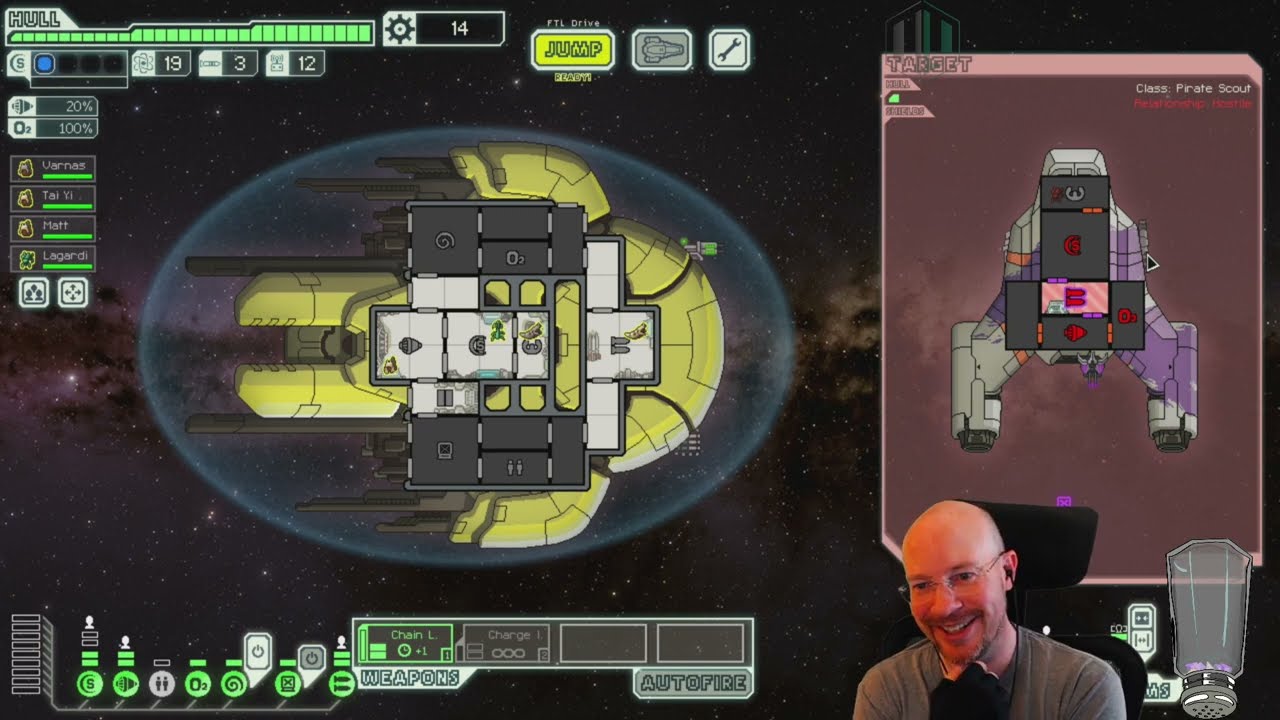Image resolution: width=1280 pixels, height=720 pixels.
Task: Select crew member Varnas
Action: (54, 167)
